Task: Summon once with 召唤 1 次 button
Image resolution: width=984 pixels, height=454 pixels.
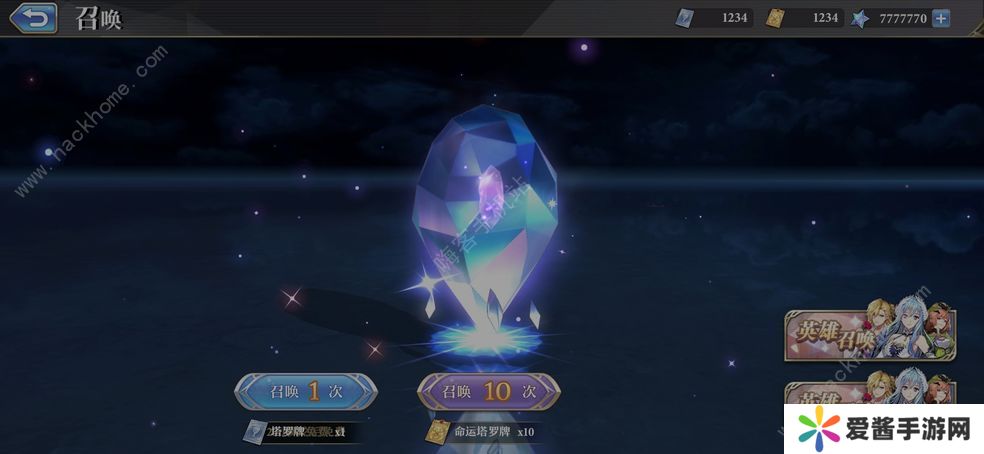Action: pyautogui.click(x=306, y=391)
